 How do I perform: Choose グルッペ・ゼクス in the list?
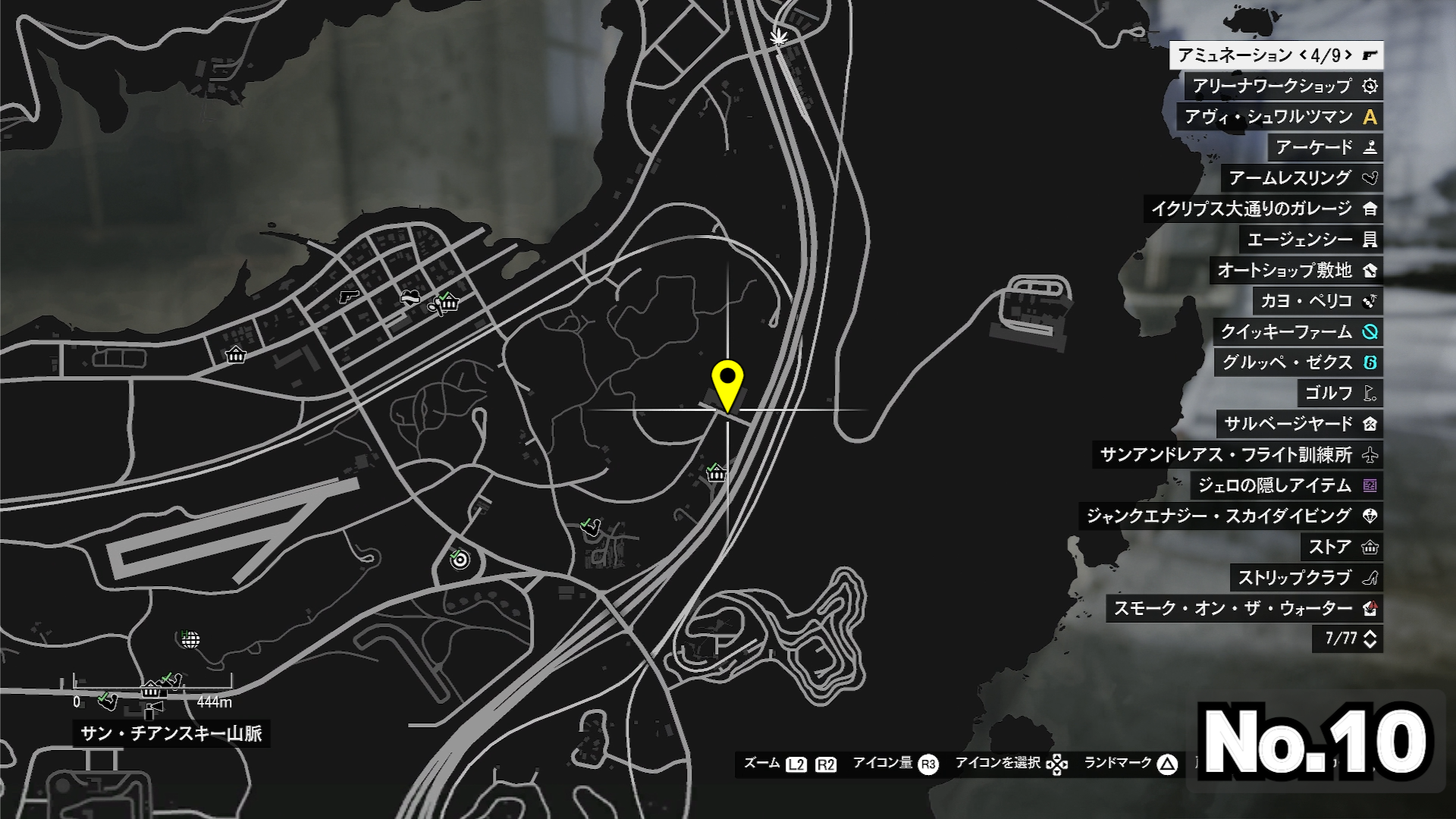[x=1298, y=362]
